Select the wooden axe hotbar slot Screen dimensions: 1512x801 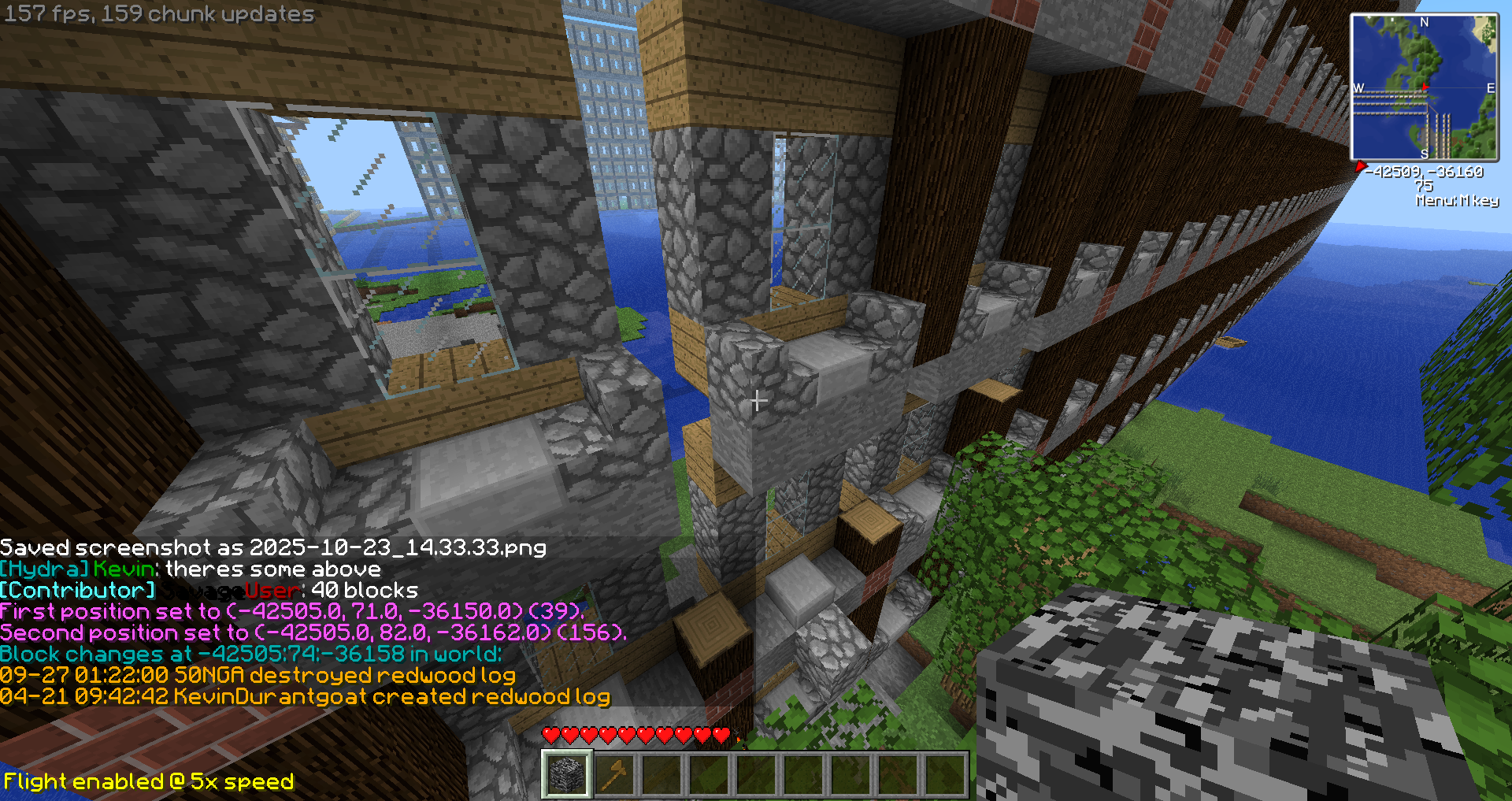pos(614,774)
